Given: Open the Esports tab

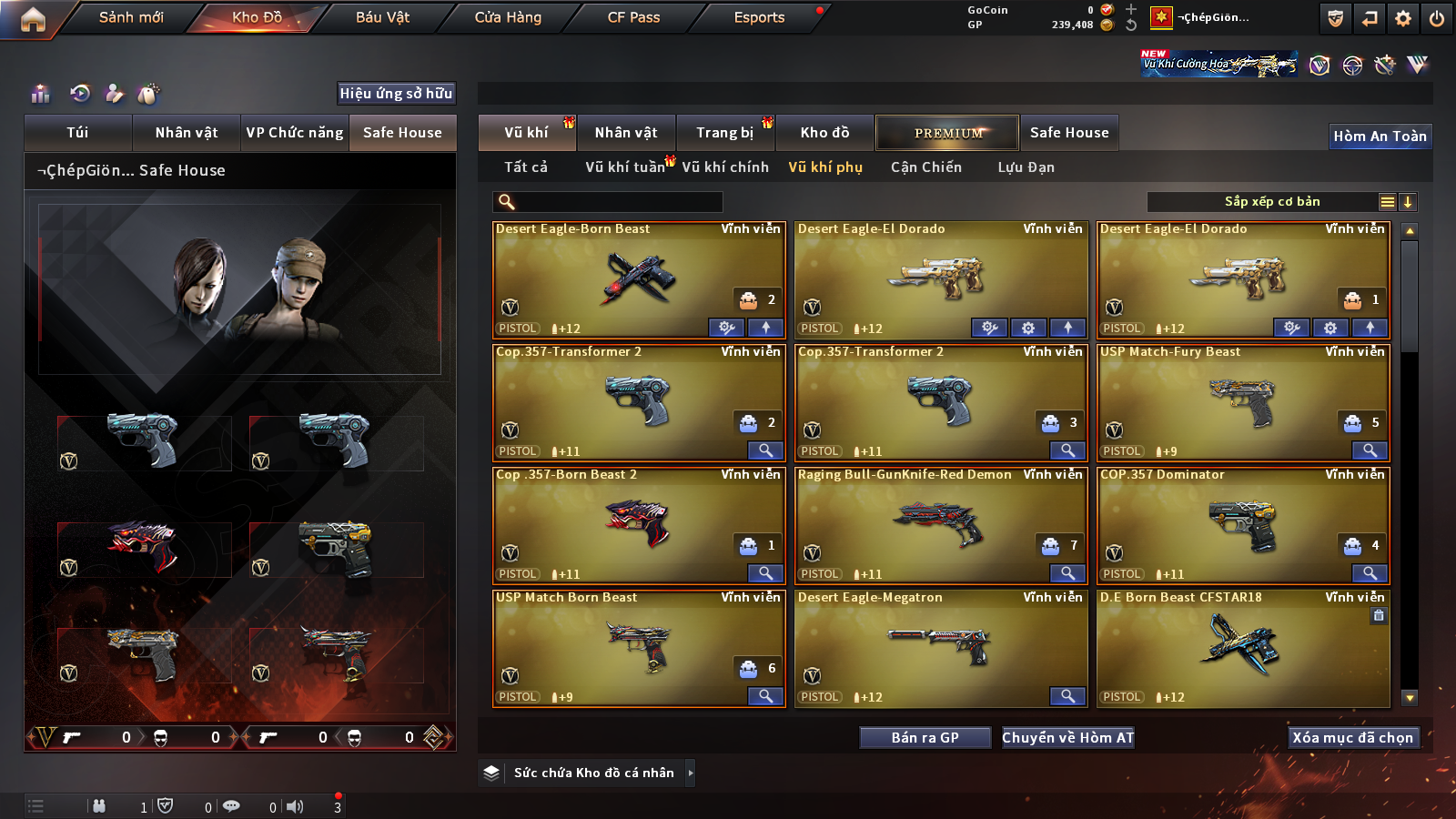Looking at the screenshot, I should [759, 17].
